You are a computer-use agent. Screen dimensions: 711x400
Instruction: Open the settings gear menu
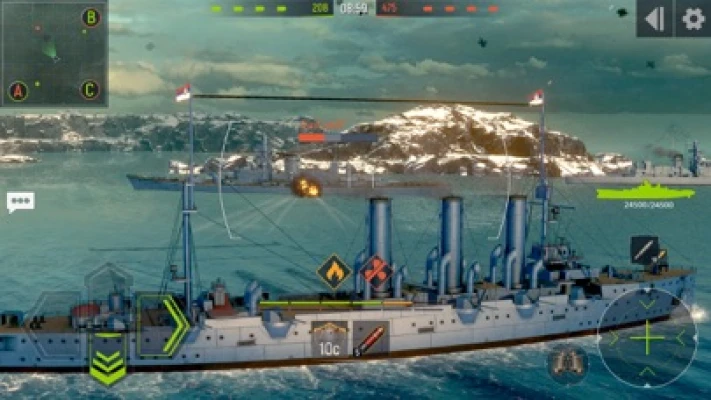(x=693, y=18)
